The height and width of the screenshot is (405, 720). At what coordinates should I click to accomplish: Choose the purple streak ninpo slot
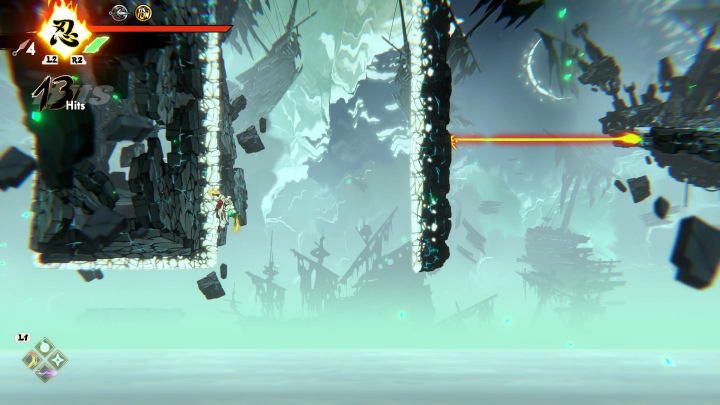44,372
